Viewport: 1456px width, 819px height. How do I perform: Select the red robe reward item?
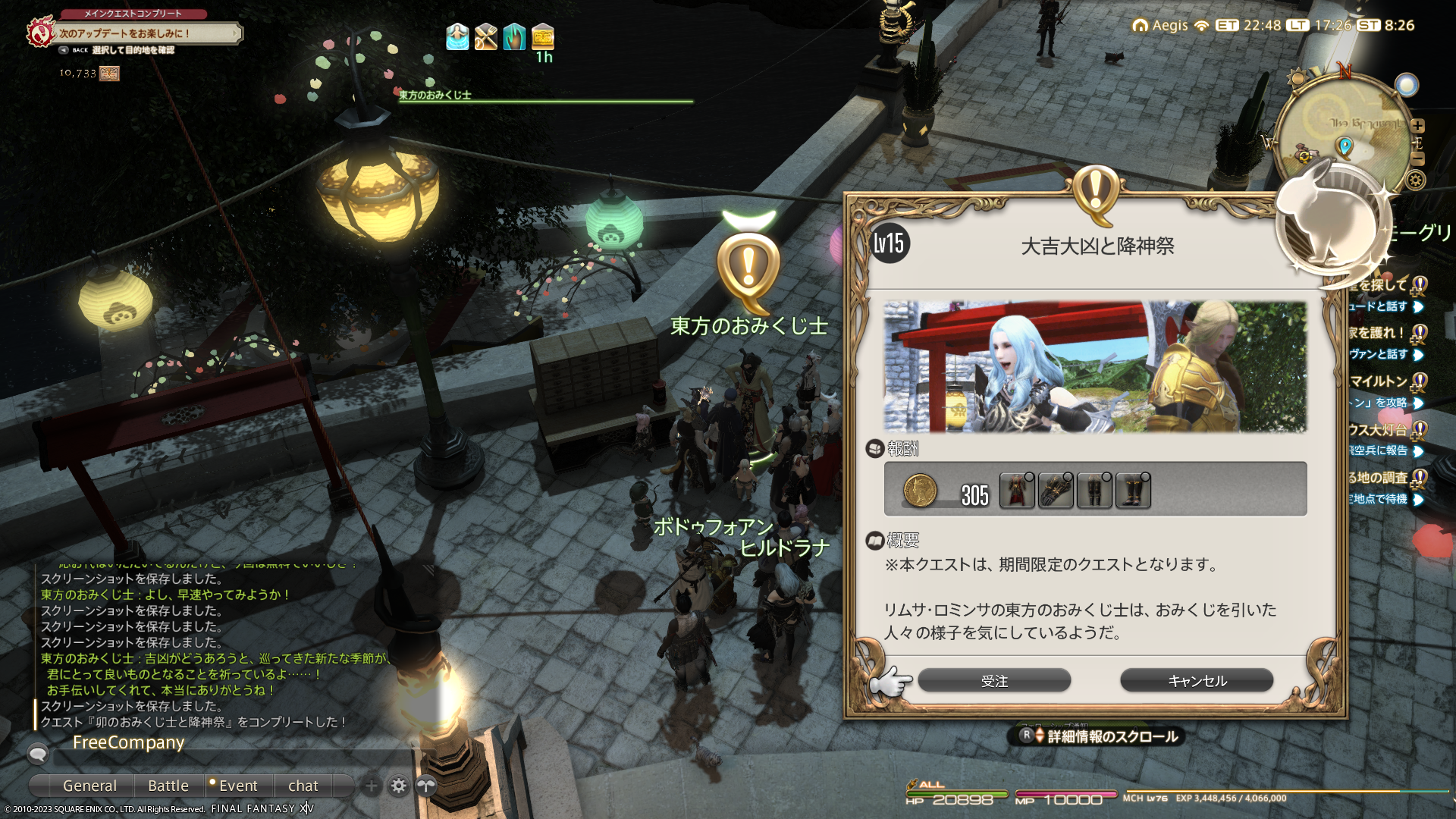1017,491
